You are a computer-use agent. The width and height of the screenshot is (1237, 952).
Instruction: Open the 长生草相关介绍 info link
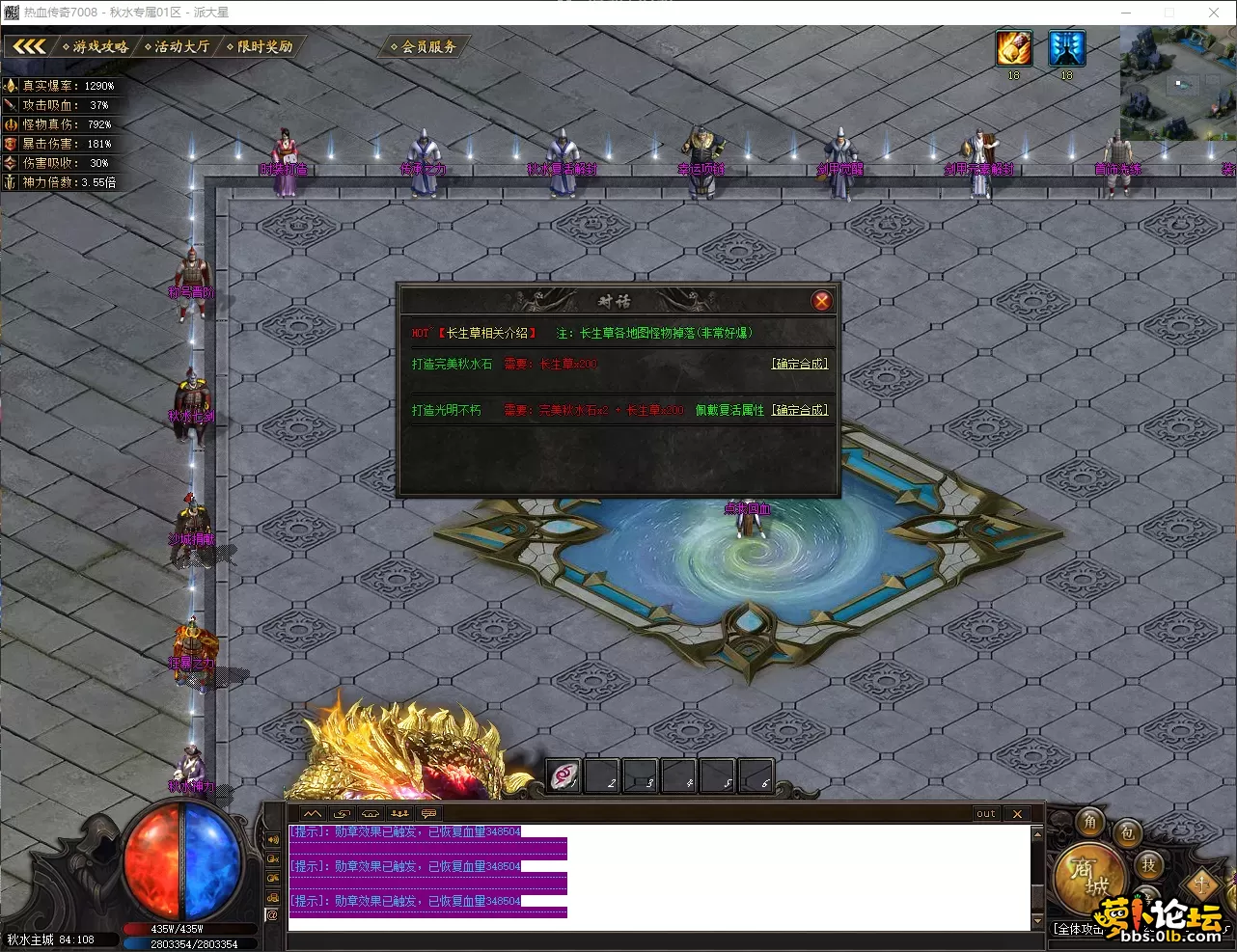click(x=487, y=333)
